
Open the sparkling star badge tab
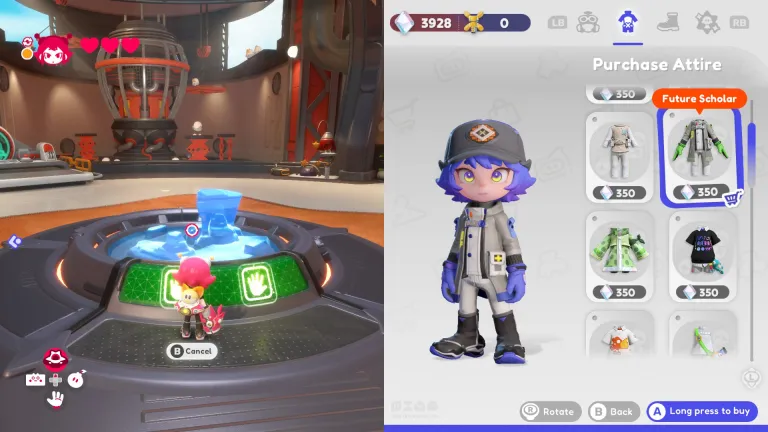tap(708, 22)
